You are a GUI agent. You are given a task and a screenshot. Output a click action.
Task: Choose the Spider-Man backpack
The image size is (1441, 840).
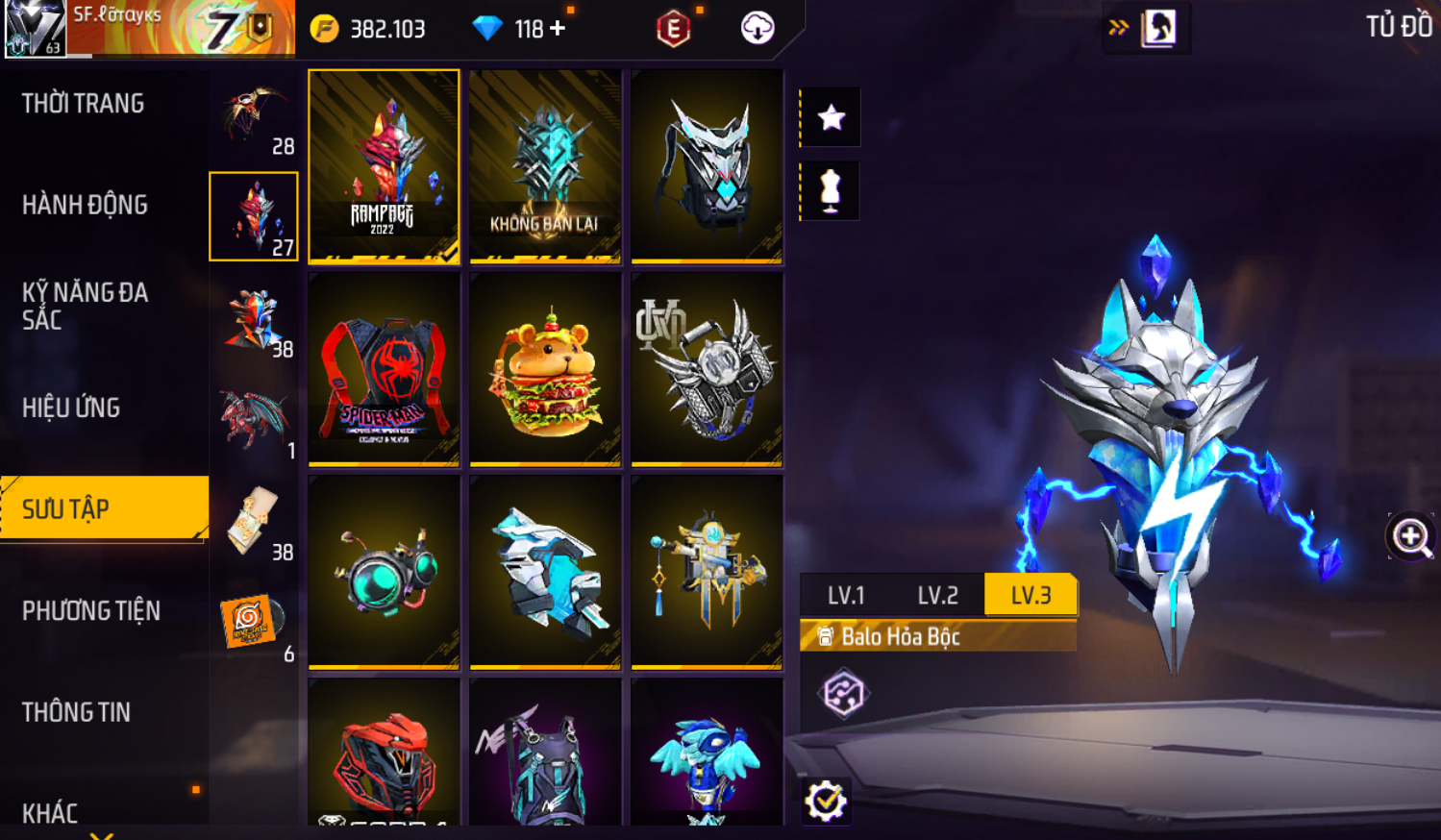(384, 370)
